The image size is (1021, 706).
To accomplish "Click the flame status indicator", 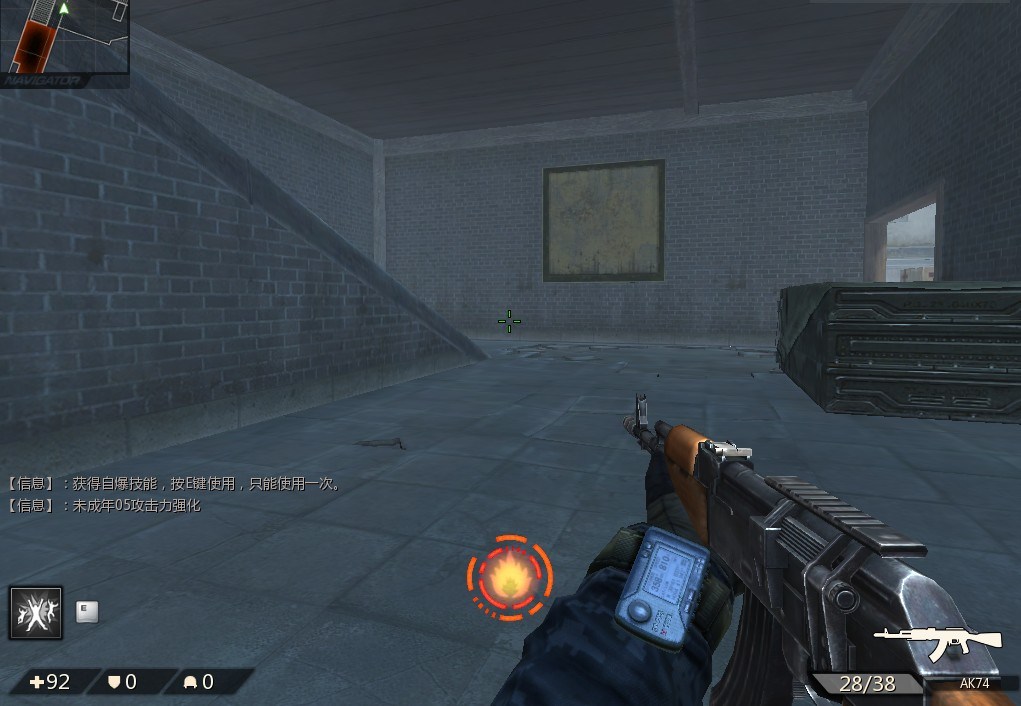I will pyautogui.click(x=509, y=577).
